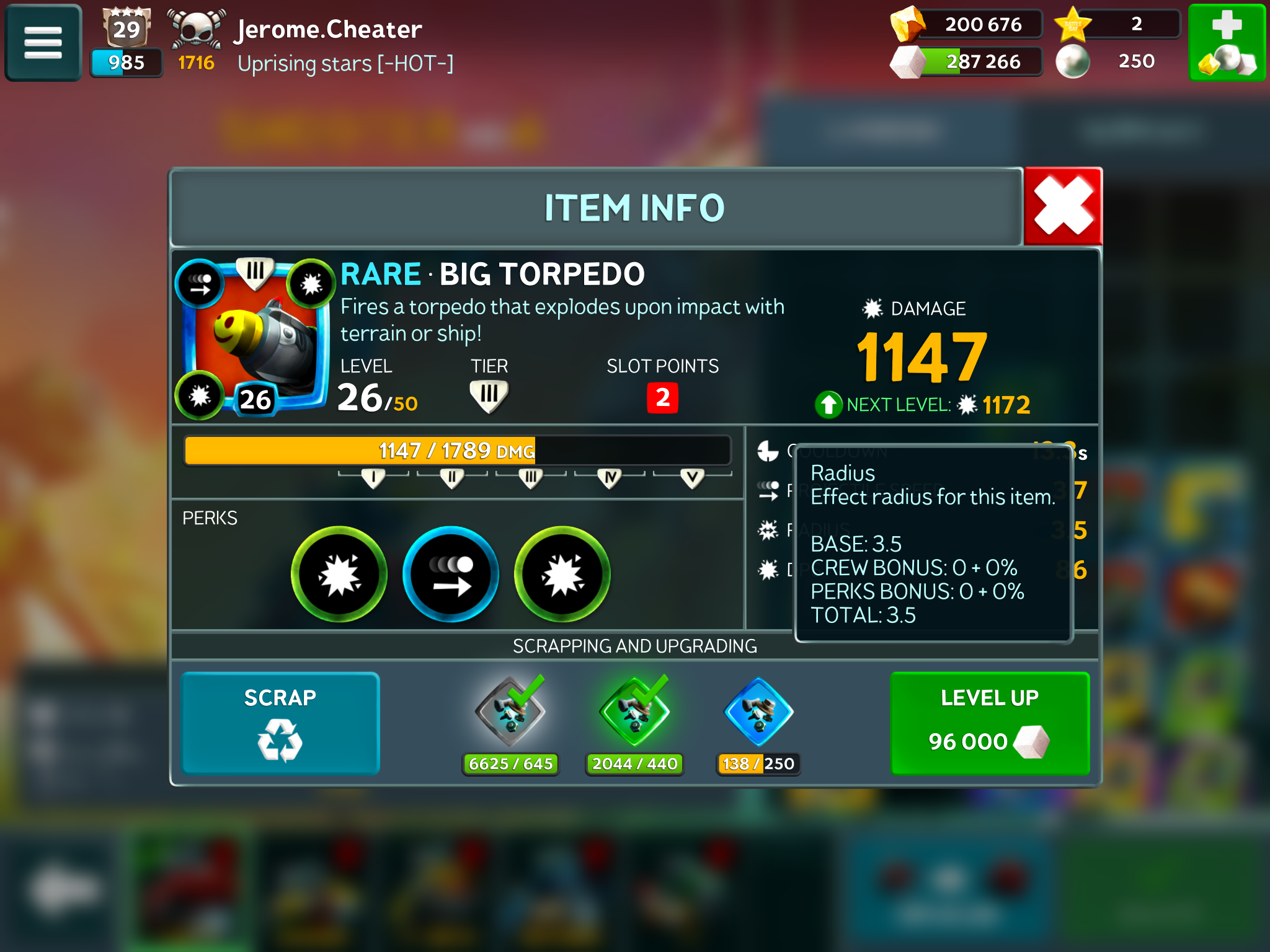Tap the pearl currency counter 250
The height and width of the screenshot is (952, 1270).
(1116, 61)
